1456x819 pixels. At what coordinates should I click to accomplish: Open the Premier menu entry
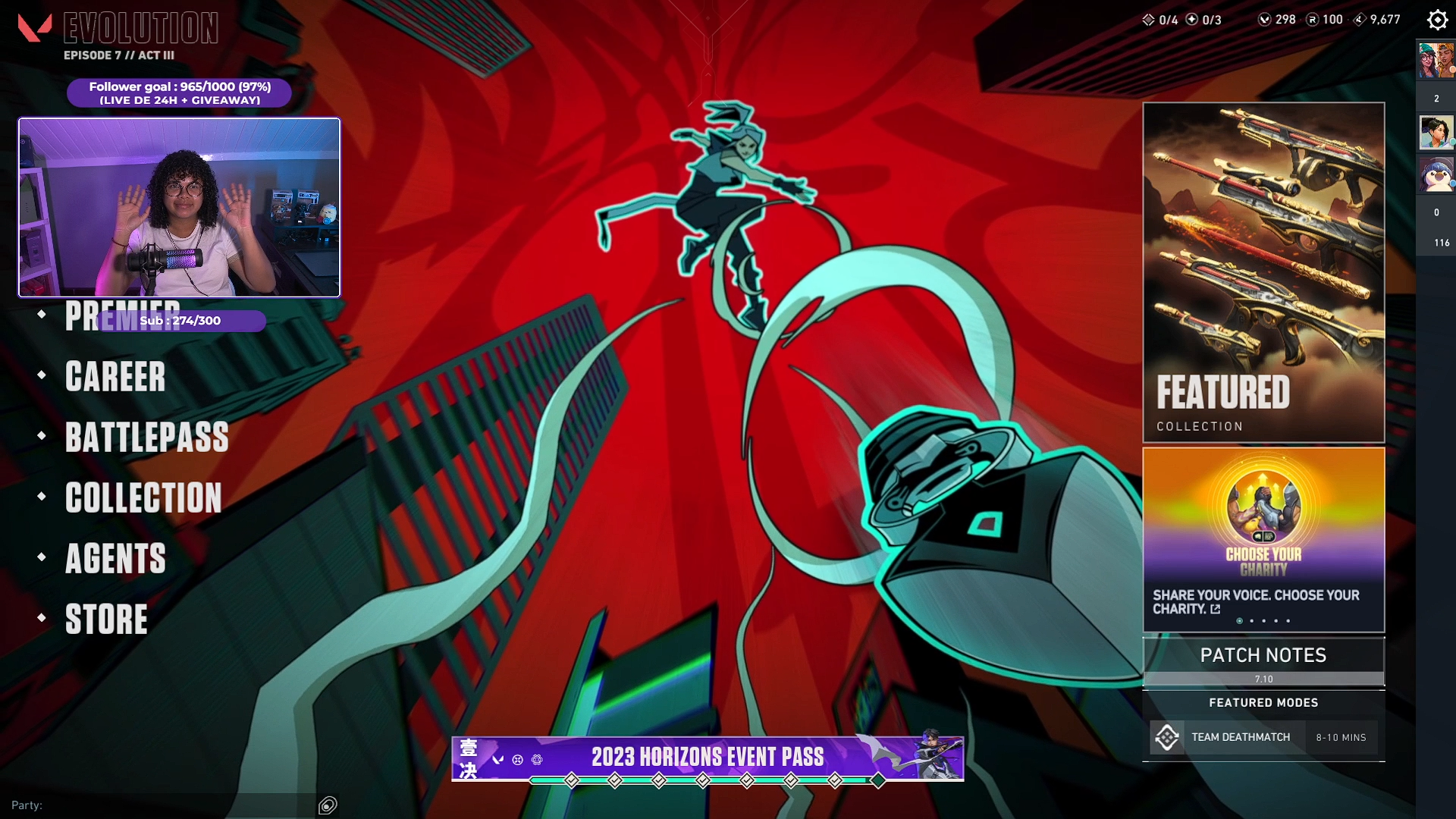coord(83,316)
